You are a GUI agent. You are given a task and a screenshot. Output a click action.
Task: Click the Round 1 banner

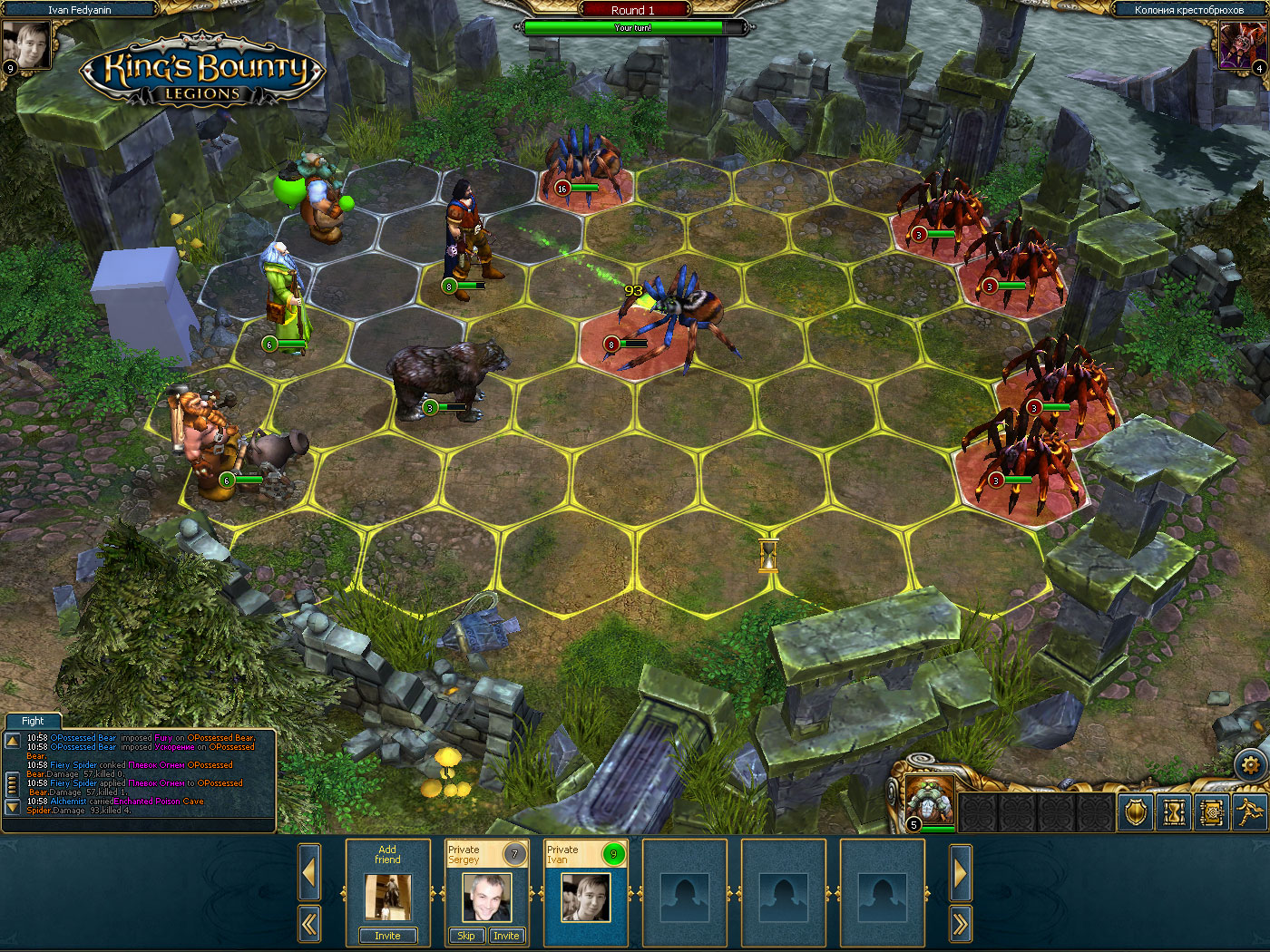632,10
